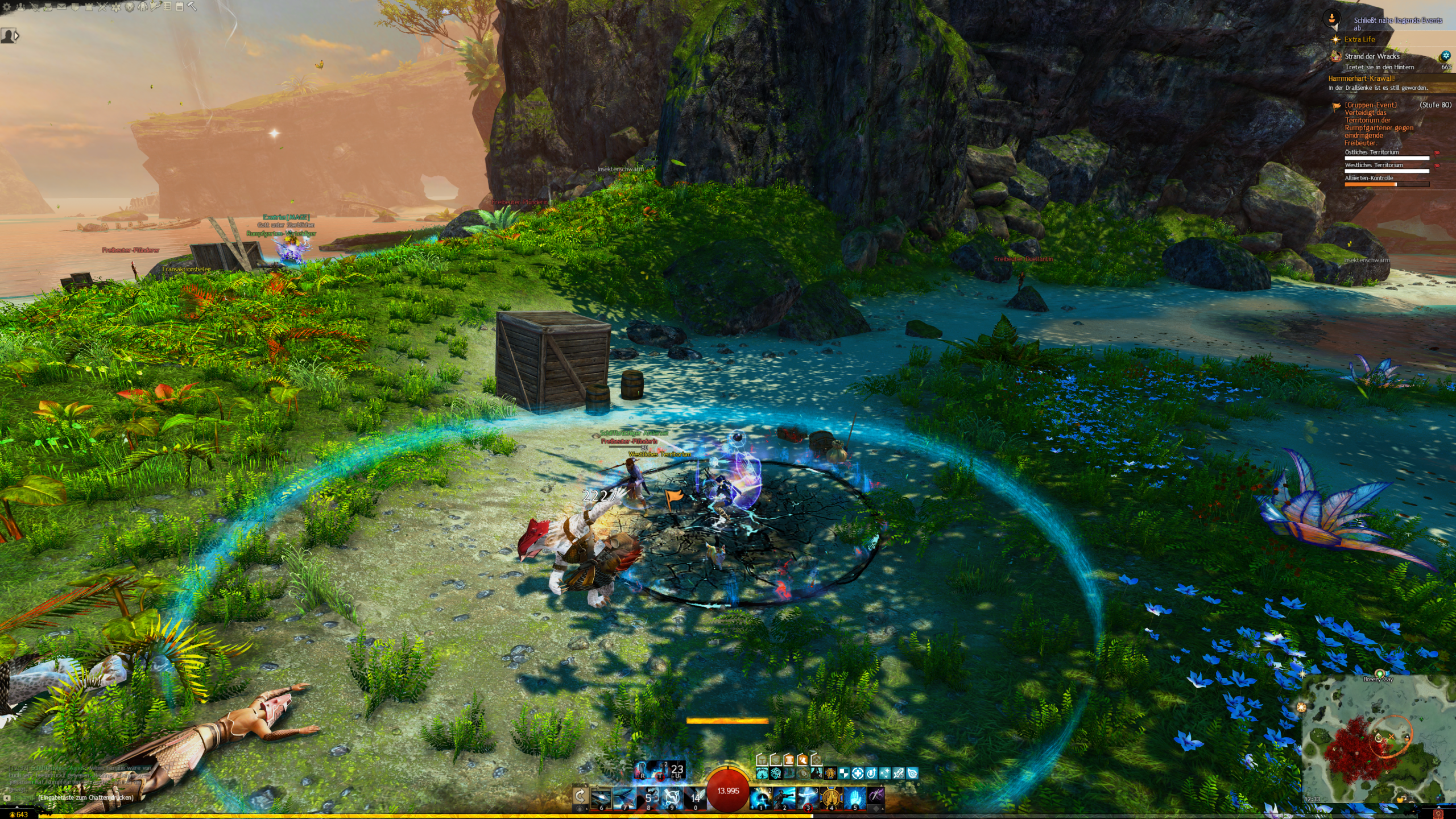
Task: Activate the glowing hand weapon skill 5
Action: pyautogui.click(x=855, y=797)
